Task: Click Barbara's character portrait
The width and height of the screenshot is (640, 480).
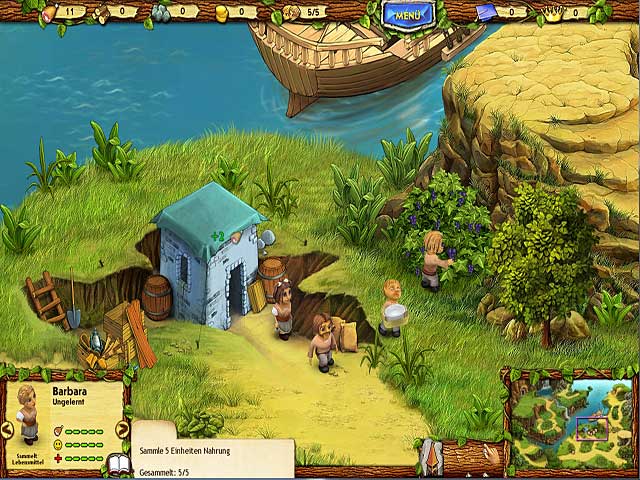Action: (27, 410)
